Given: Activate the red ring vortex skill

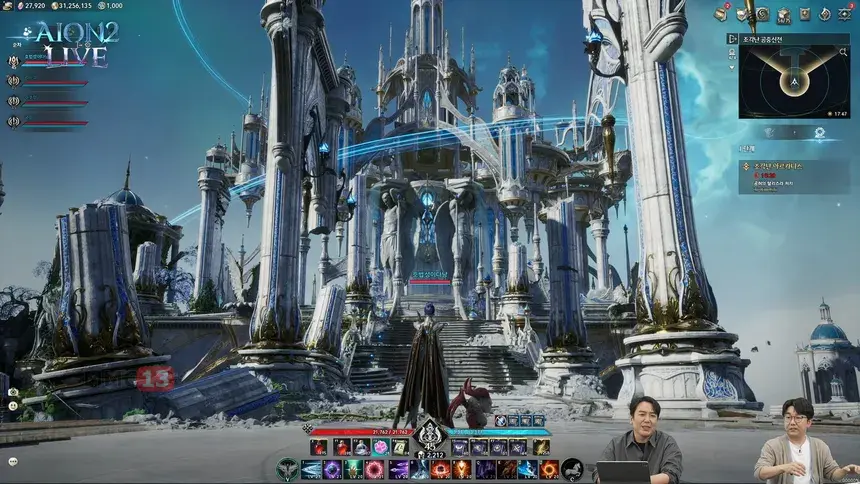Looking at the screenshot, I should click(374, 469).
